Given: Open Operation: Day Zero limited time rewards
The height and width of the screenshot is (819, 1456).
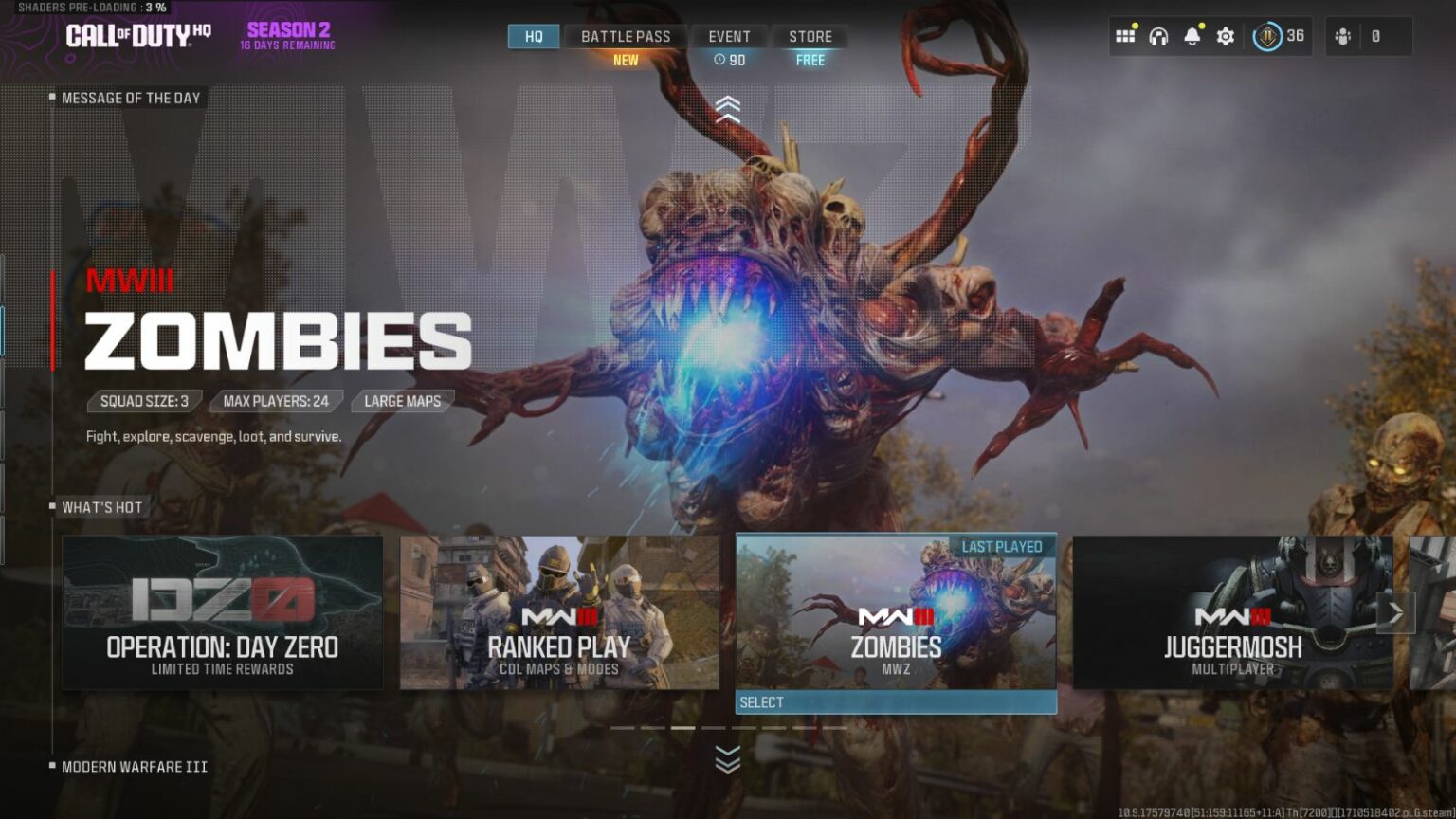Looking at the screenshot, I should coord(224,612).
